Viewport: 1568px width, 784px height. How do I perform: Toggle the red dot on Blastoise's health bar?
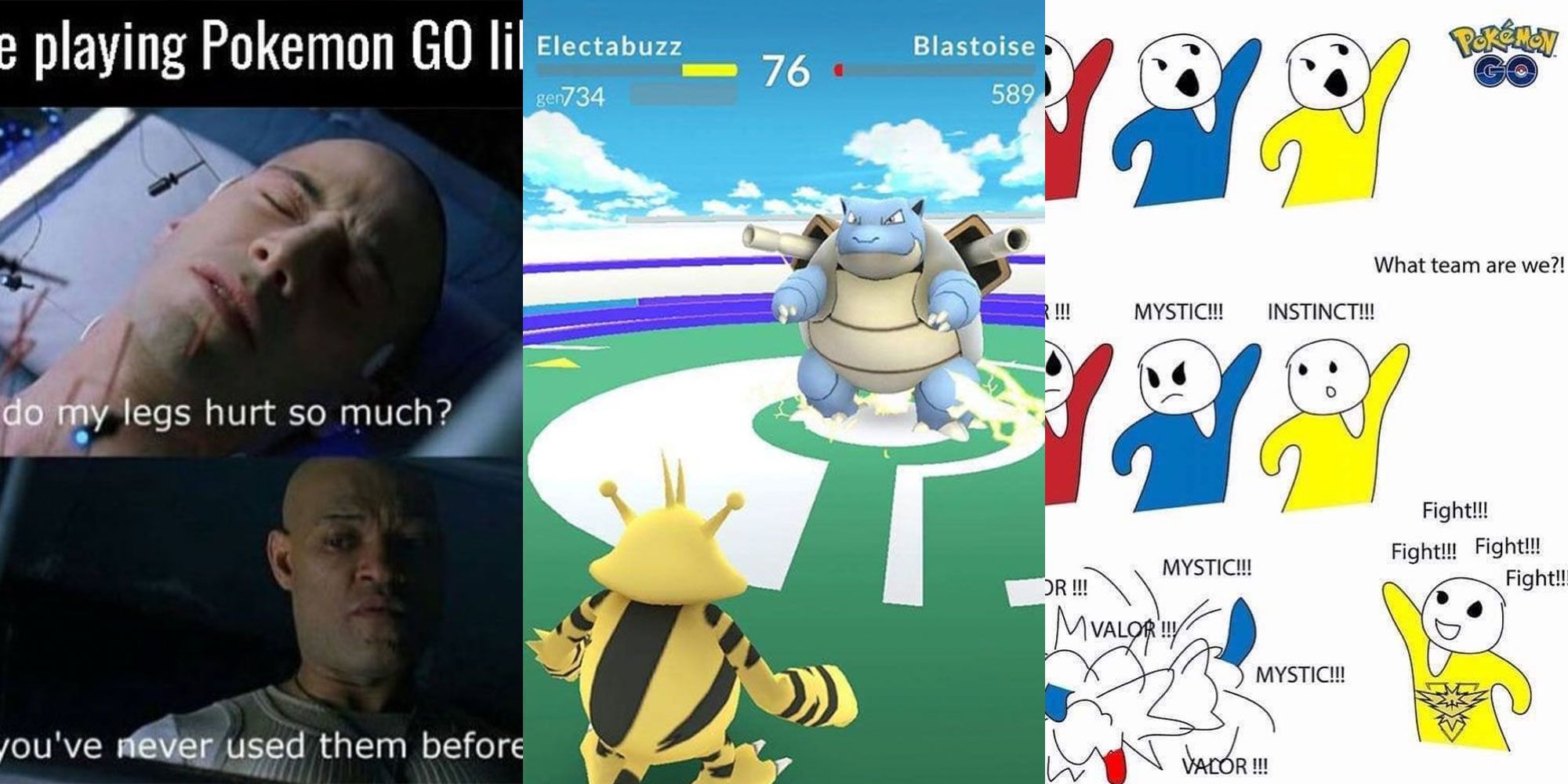pyautogui.click(x=840, y=70)
